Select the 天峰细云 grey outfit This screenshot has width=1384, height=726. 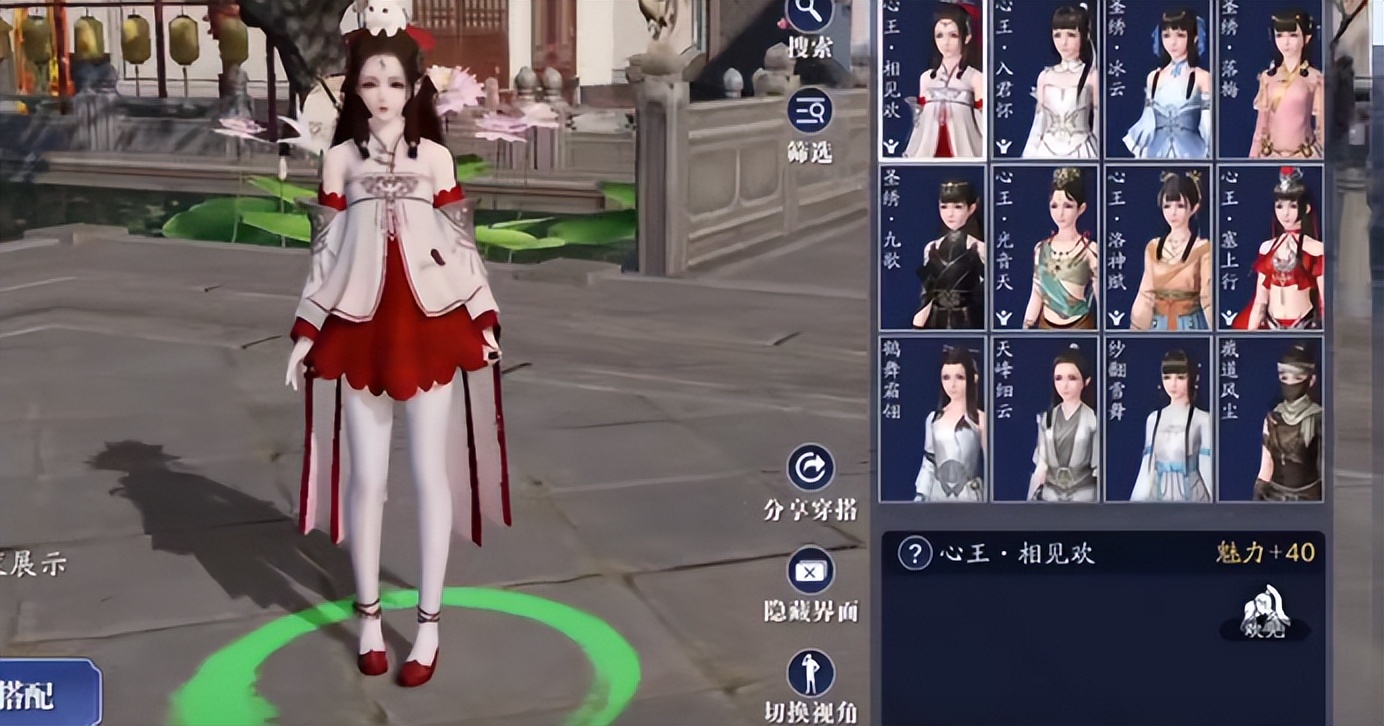(1045, 419)
